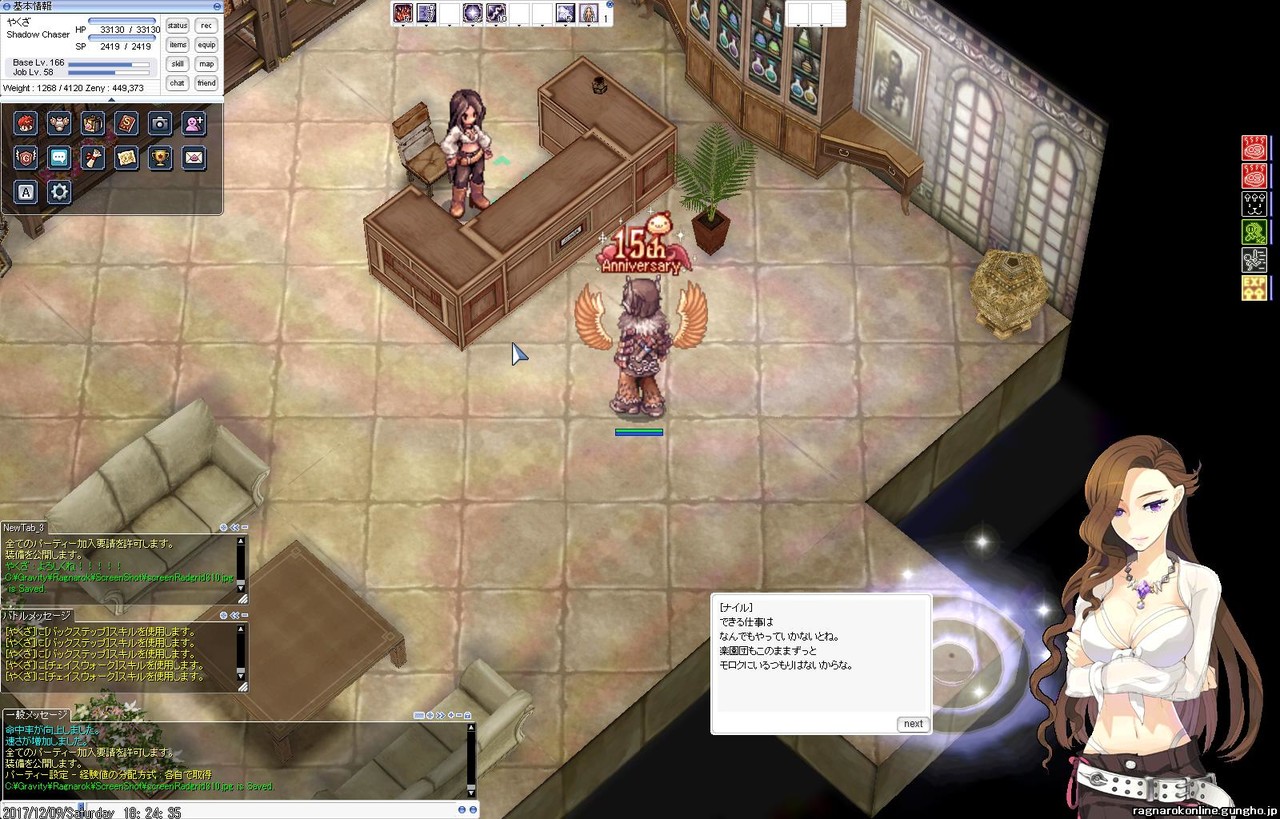This screenshot has width=1280, height=819.
Task: Use the red flame skill in hotbar
Action: click(x=403, y=13)
